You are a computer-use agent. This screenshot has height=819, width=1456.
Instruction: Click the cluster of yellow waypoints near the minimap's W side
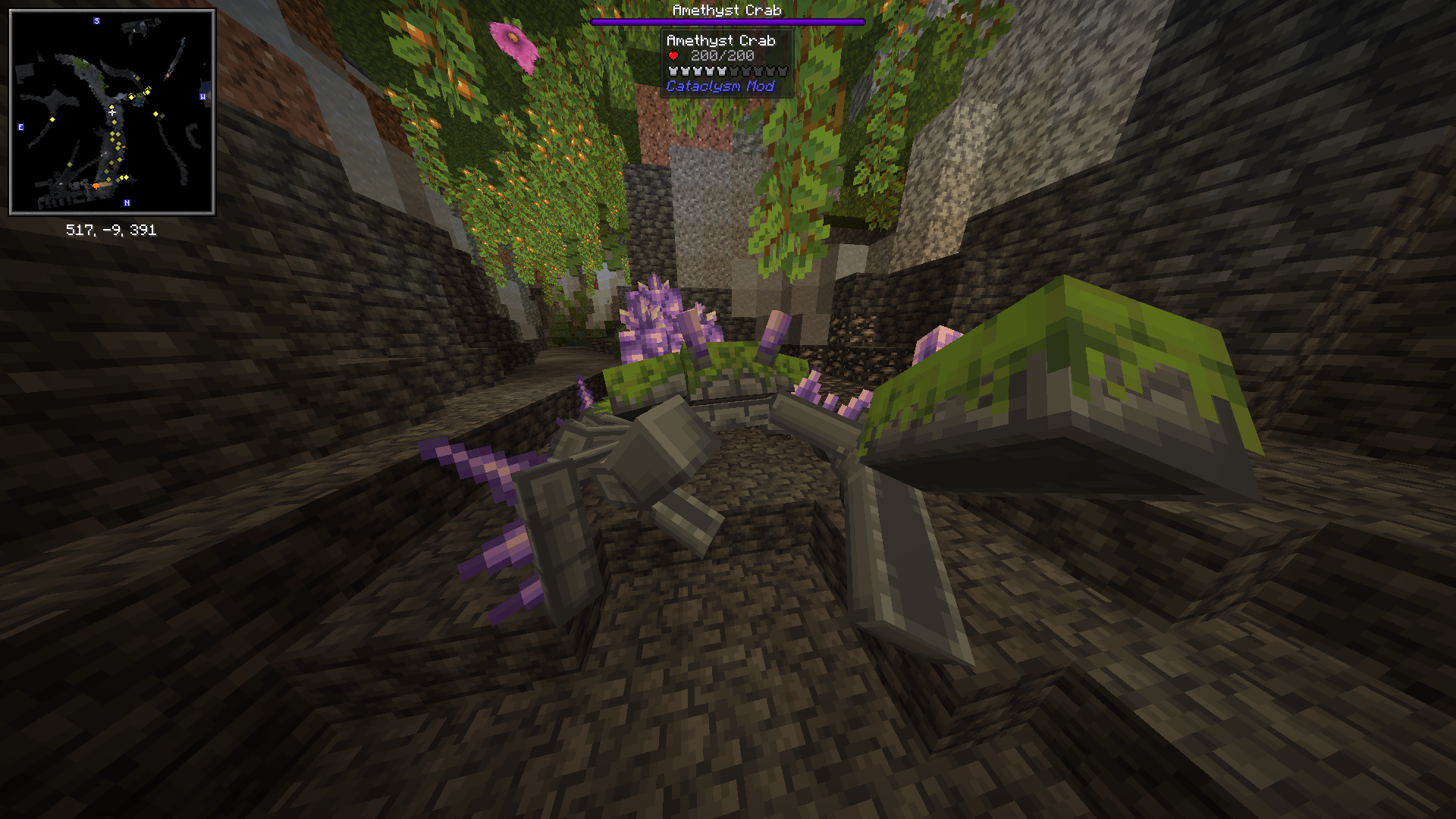pos(140,92)
